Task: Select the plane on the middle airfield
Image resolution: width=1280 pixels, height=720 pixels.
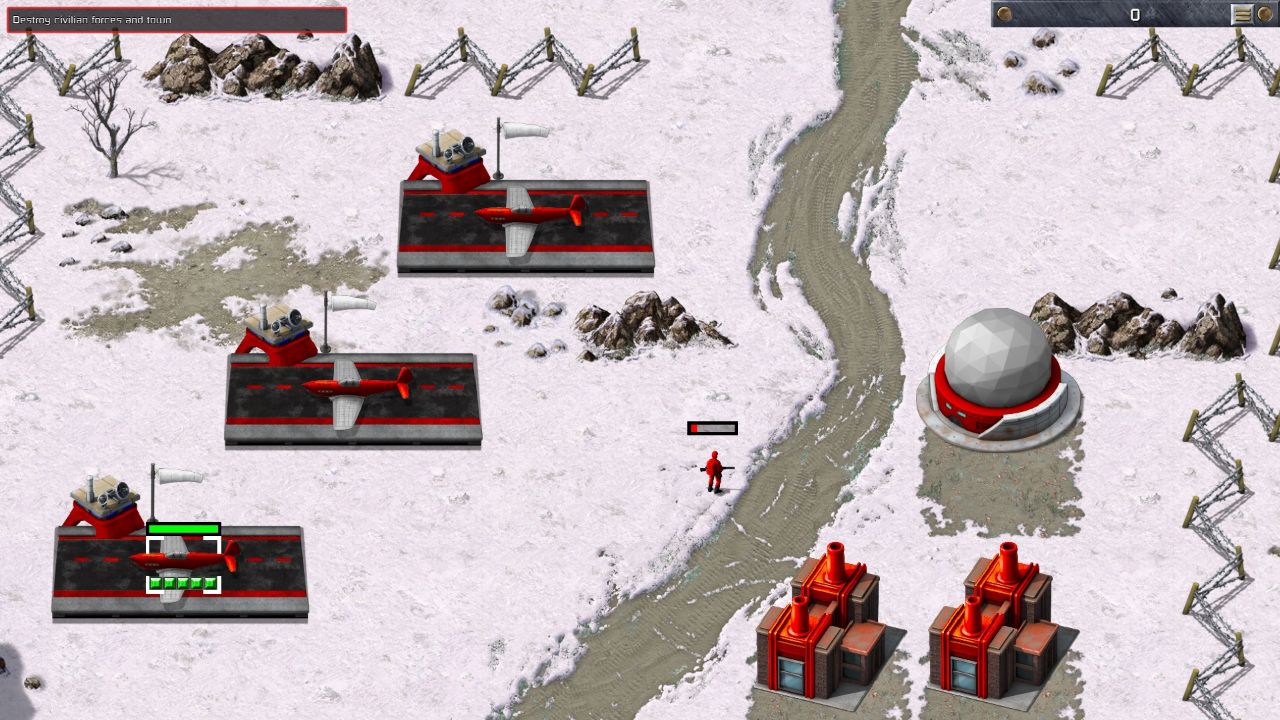Action: coord(350,385)
